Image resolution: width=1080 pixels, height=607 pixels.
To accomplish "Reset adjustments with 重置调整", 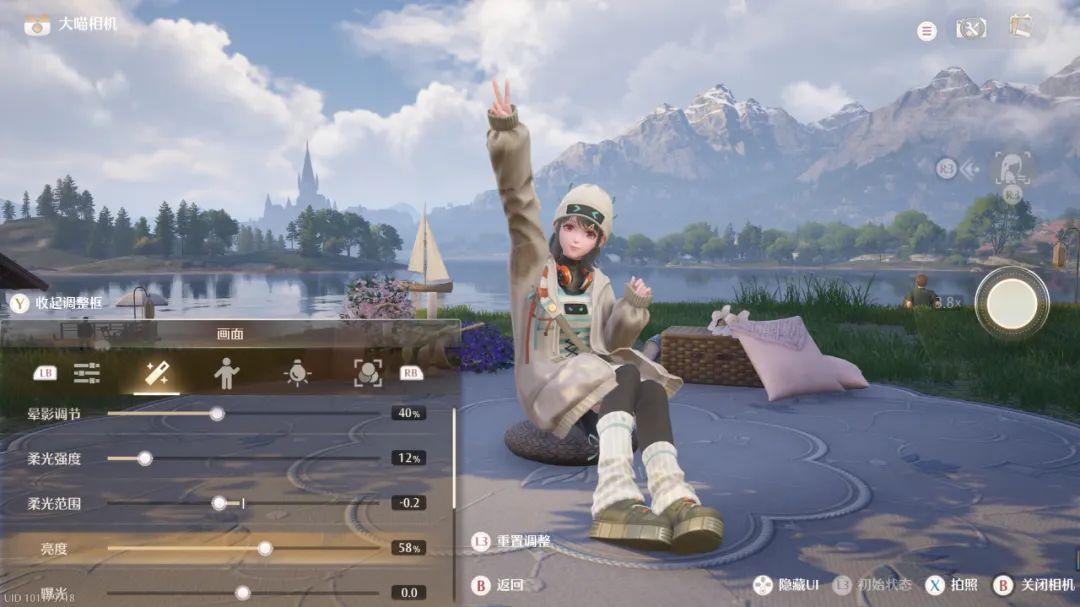I will point(512,542).
